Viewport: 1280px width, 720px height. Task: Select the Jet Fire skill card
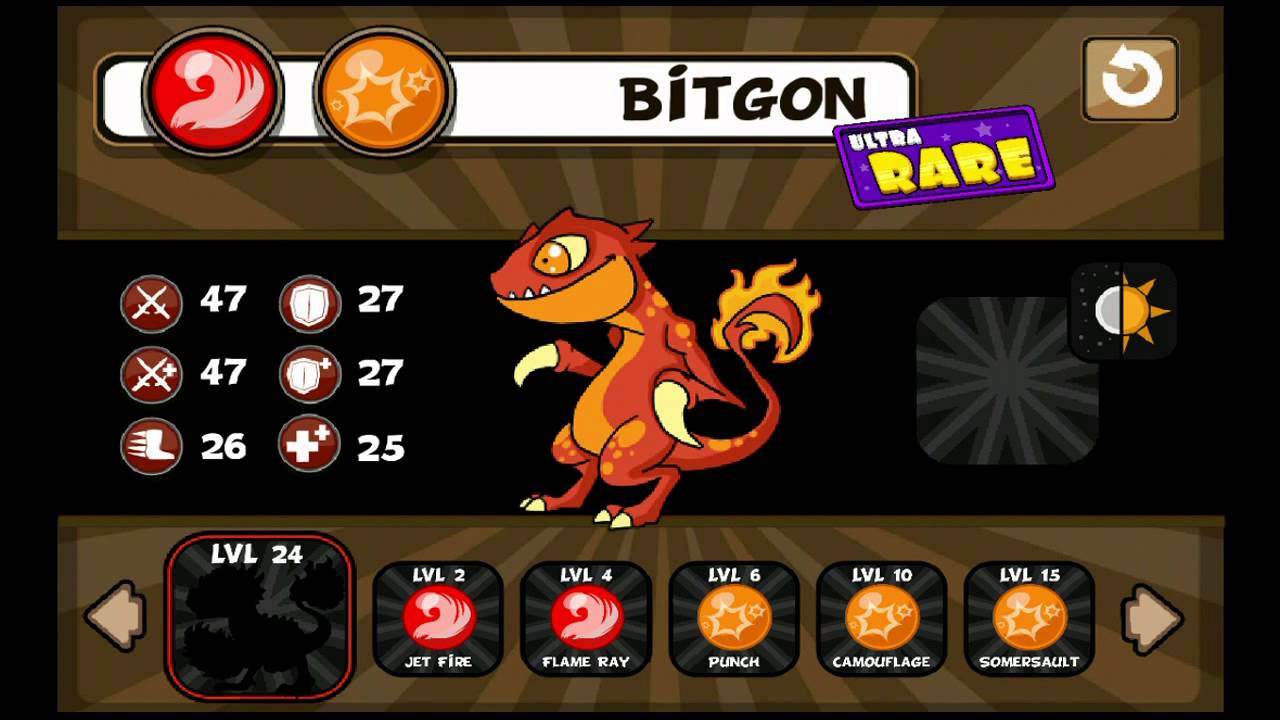pyautogui.click(x=438, y=618)
